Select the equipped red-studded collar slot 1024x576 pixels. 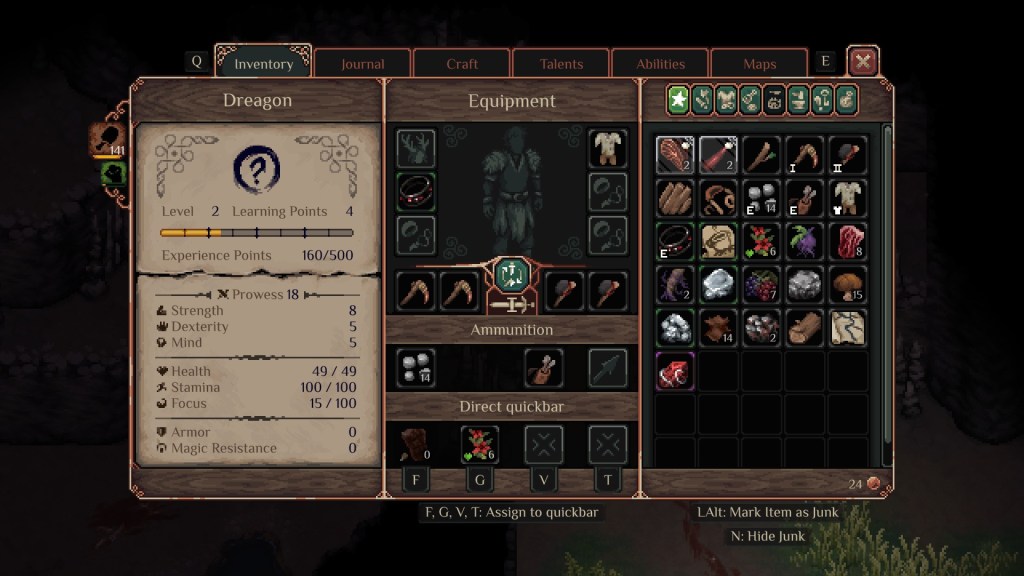tap(415, 191)
